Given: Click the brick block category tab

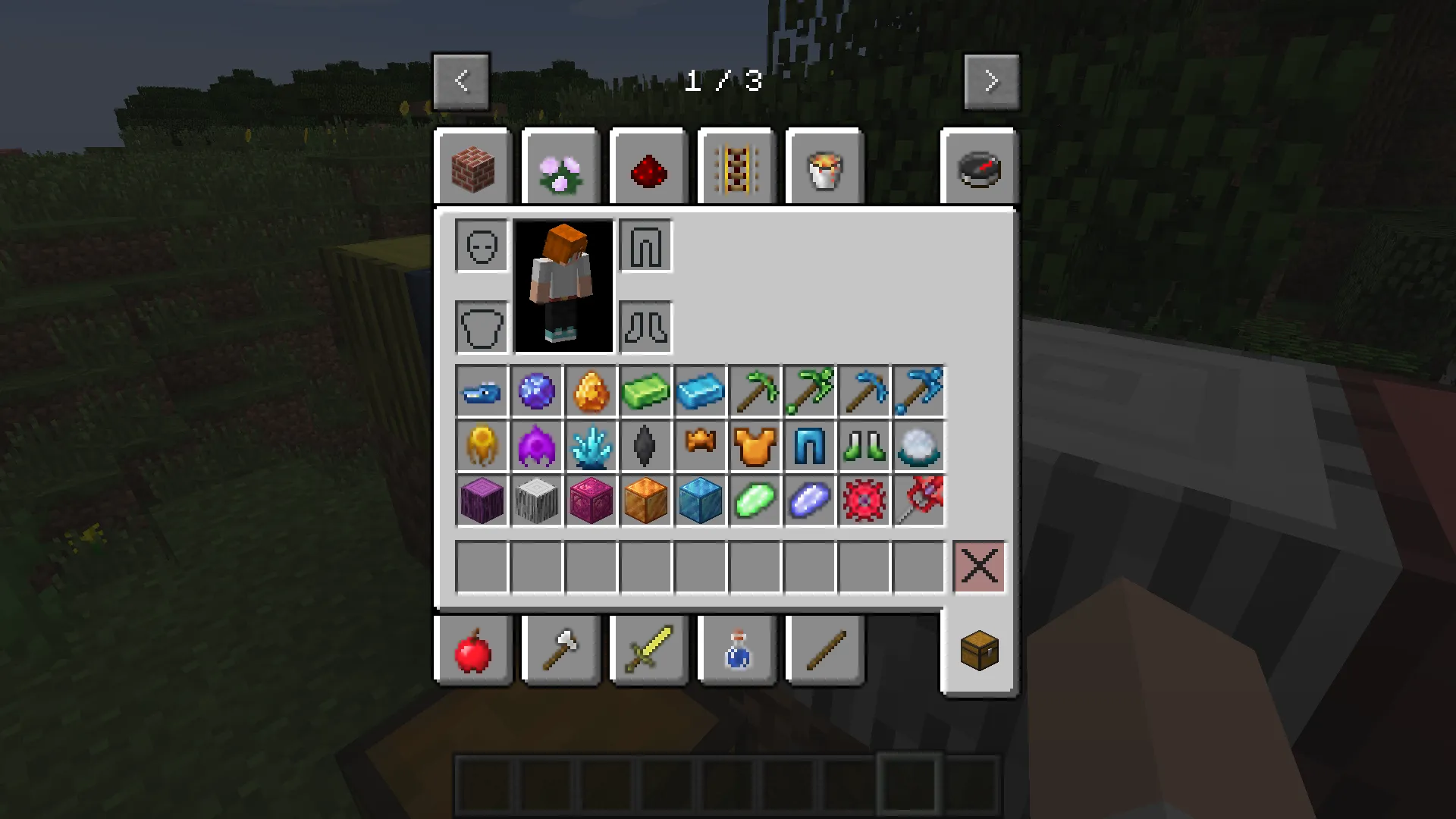Looking at the screenshot, I should point(472,167).
